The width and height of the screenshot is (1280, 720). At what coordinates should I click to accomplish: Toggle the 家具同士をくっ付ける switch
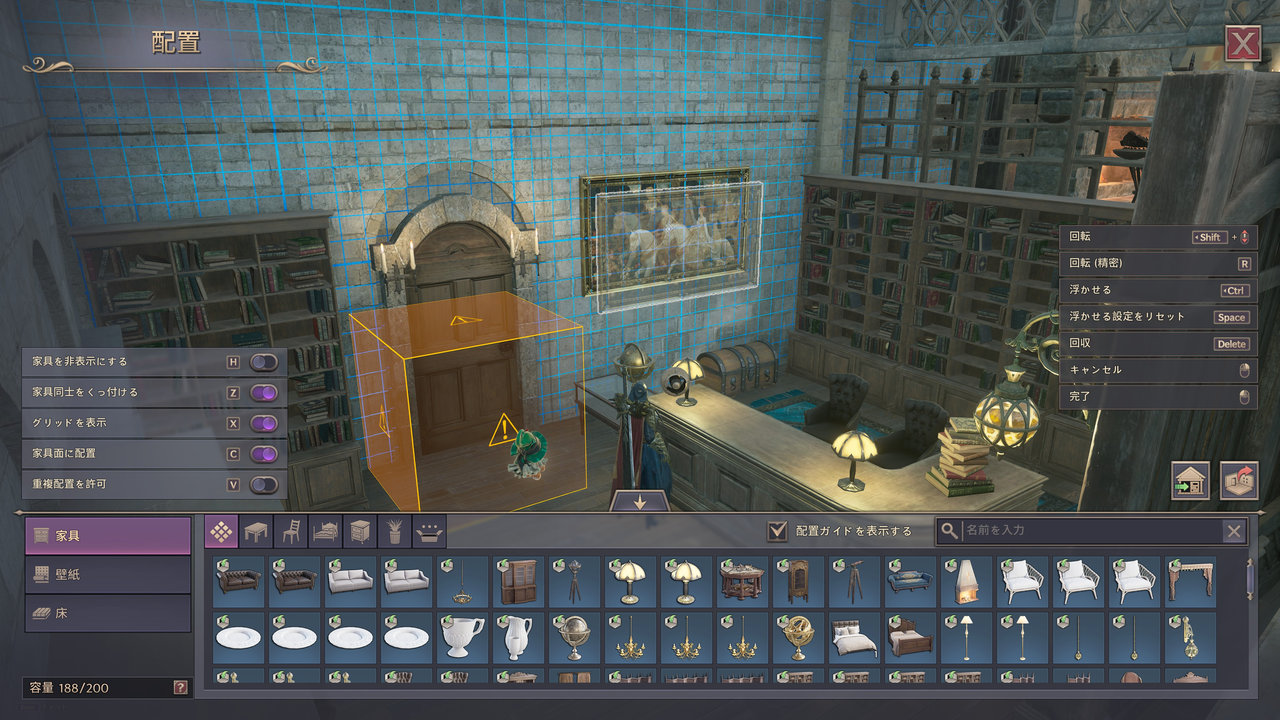click(x=264, y=393)
